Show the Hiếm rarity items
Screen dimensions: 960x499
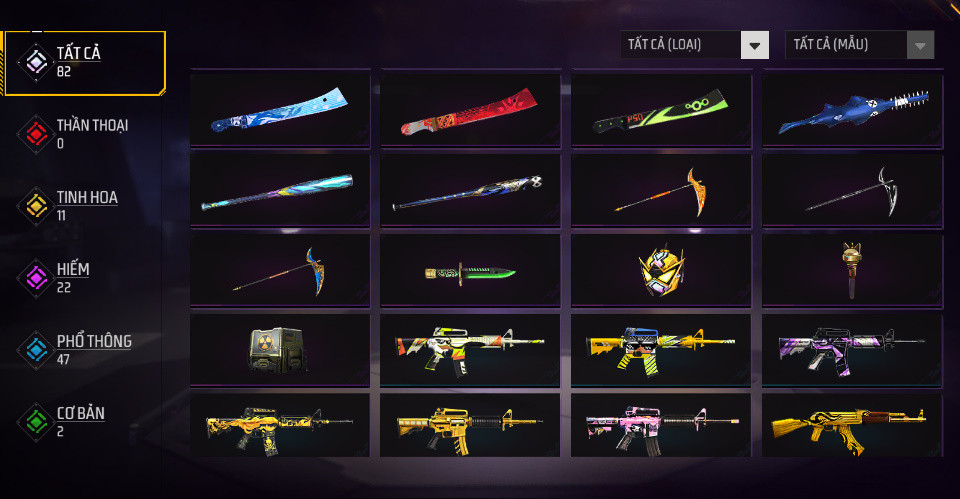tap(85, 278)
